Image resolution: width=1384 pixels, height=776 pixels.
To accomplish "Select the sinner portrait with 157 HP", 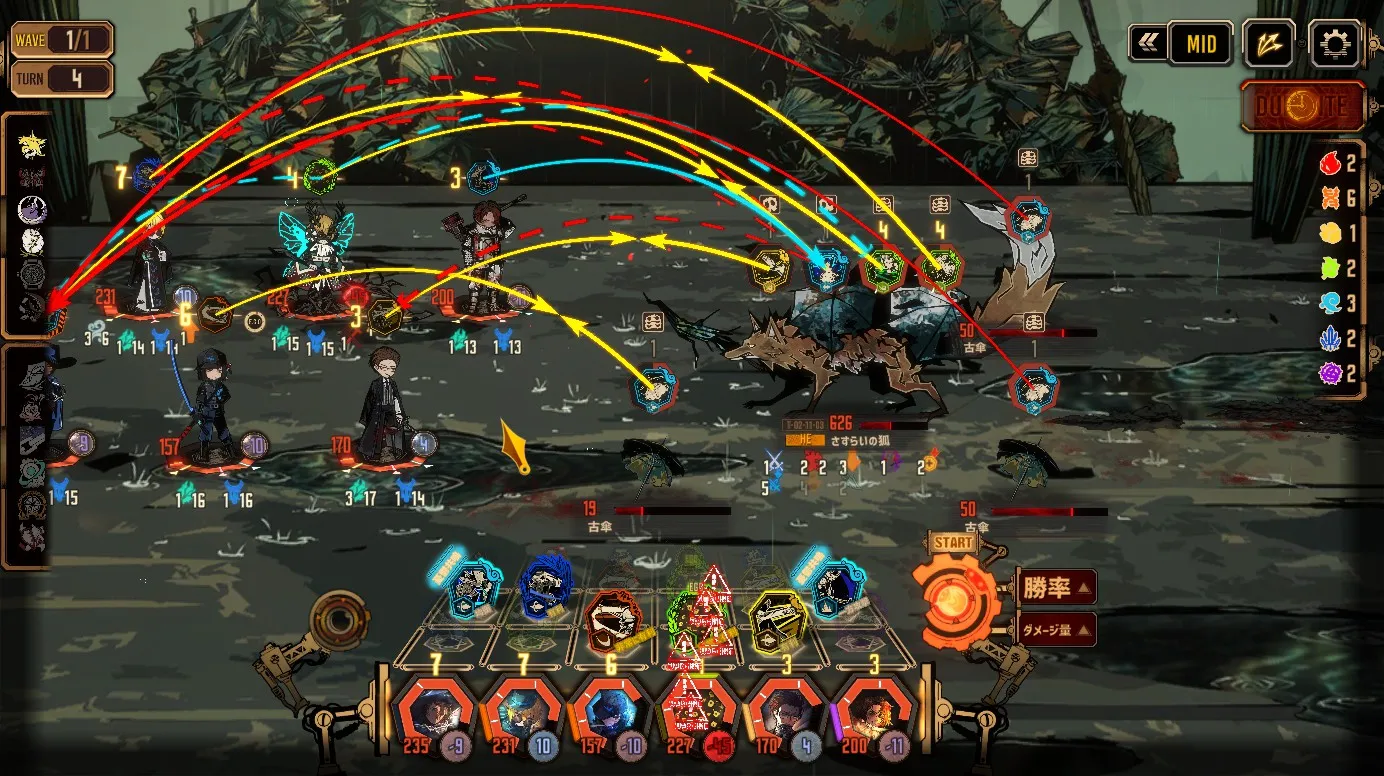I will tap(610, 712).
